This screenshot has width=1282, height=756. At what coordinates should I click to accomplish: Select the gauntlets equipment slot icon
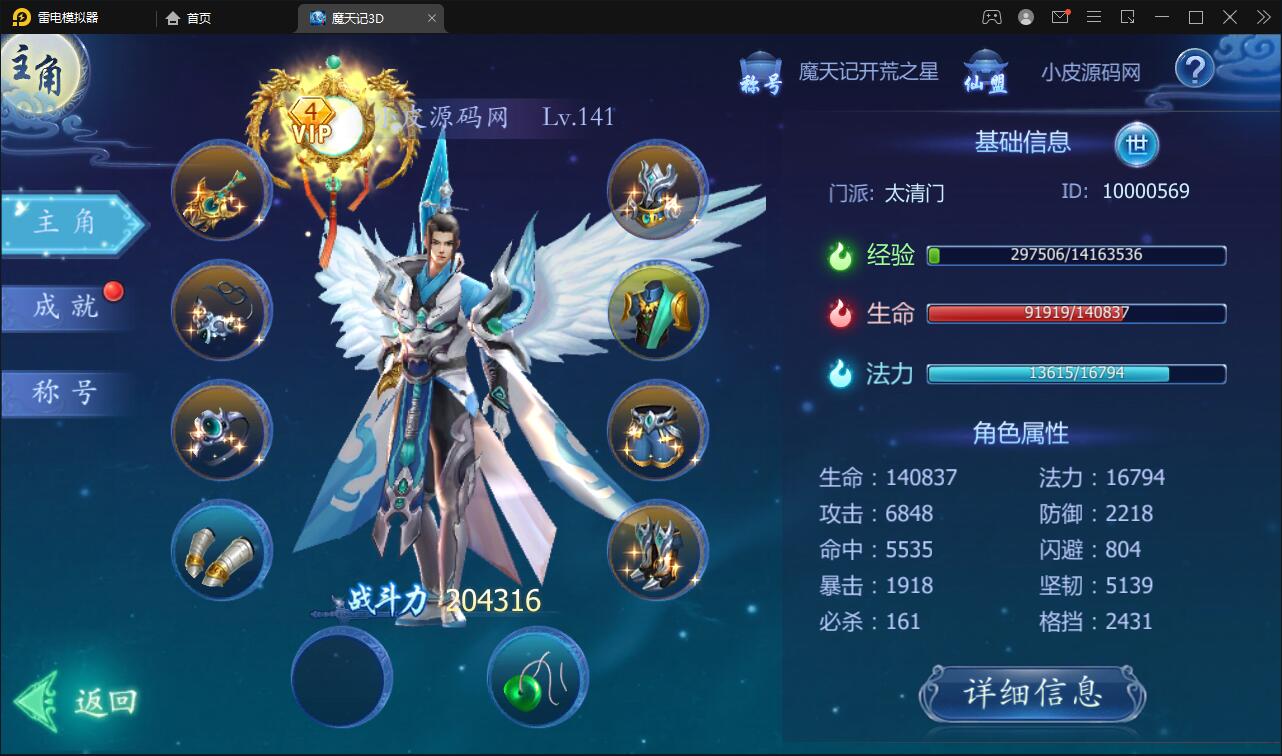pos(220,550)
